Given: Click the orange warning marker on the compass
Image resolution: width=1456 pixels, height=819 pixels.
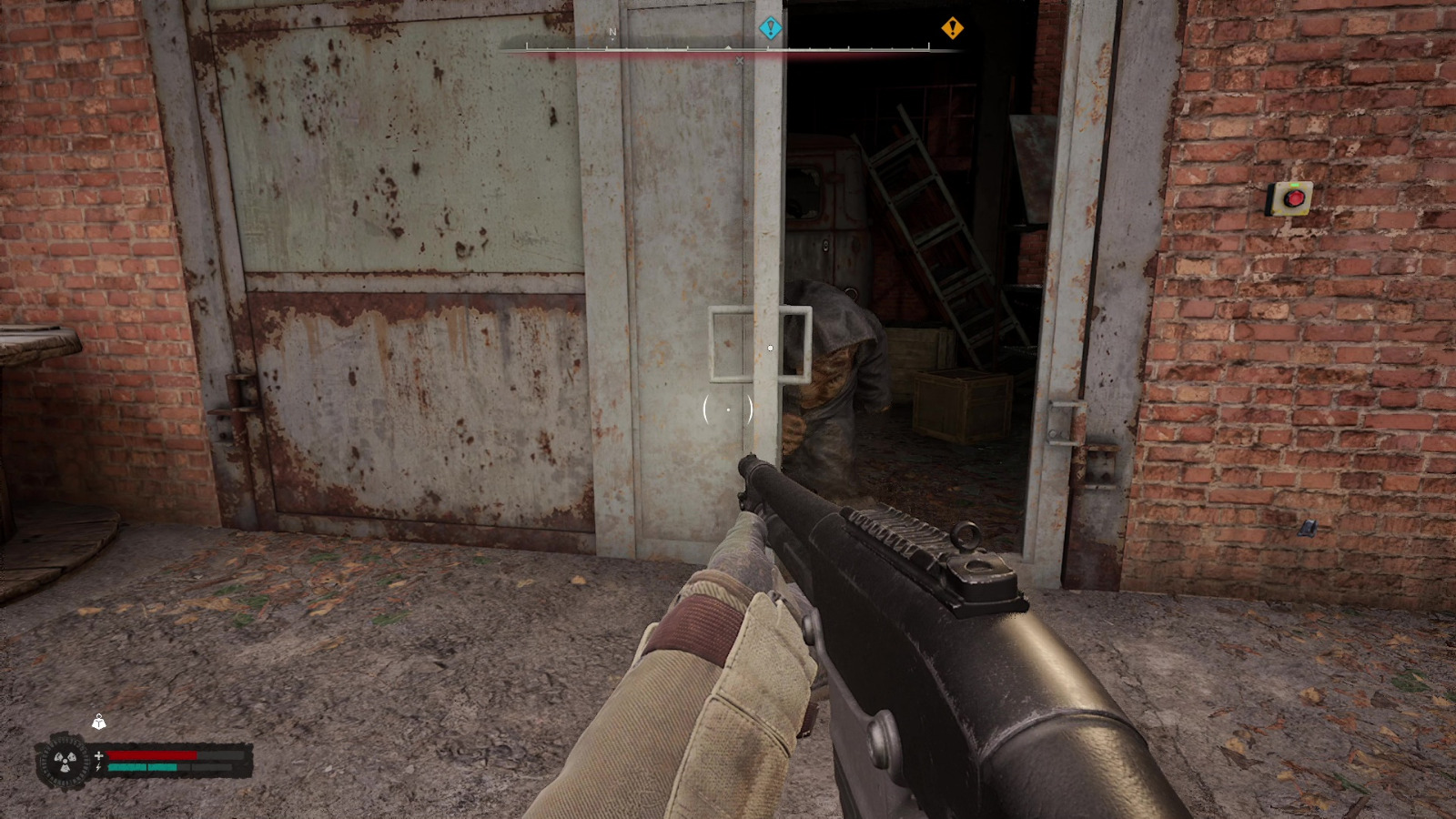Looking at the screenshot, I should [x=952, y=28].
